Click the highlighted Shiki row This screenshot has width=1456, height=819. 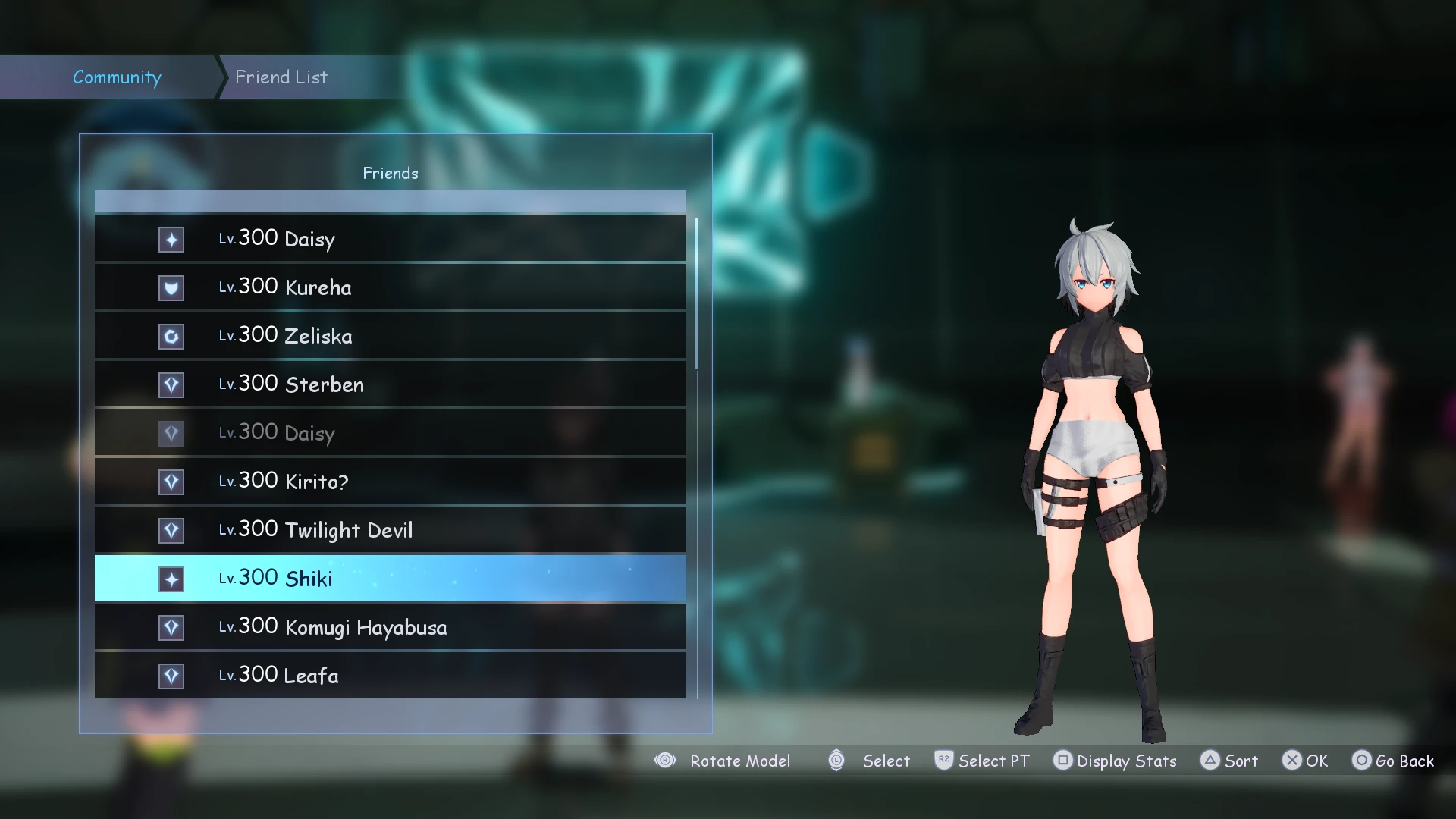tap(390, 579)
